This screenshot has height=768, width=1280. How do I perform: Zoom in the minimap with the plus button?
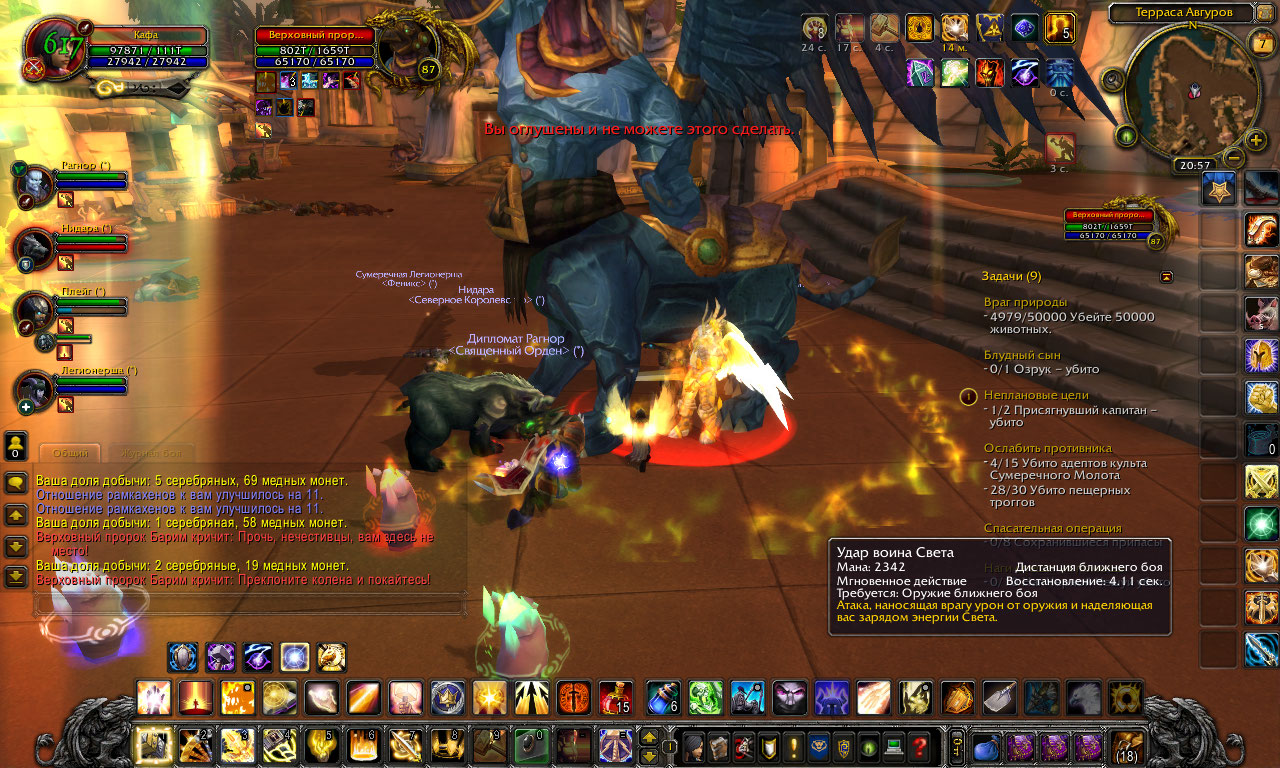1256,140
